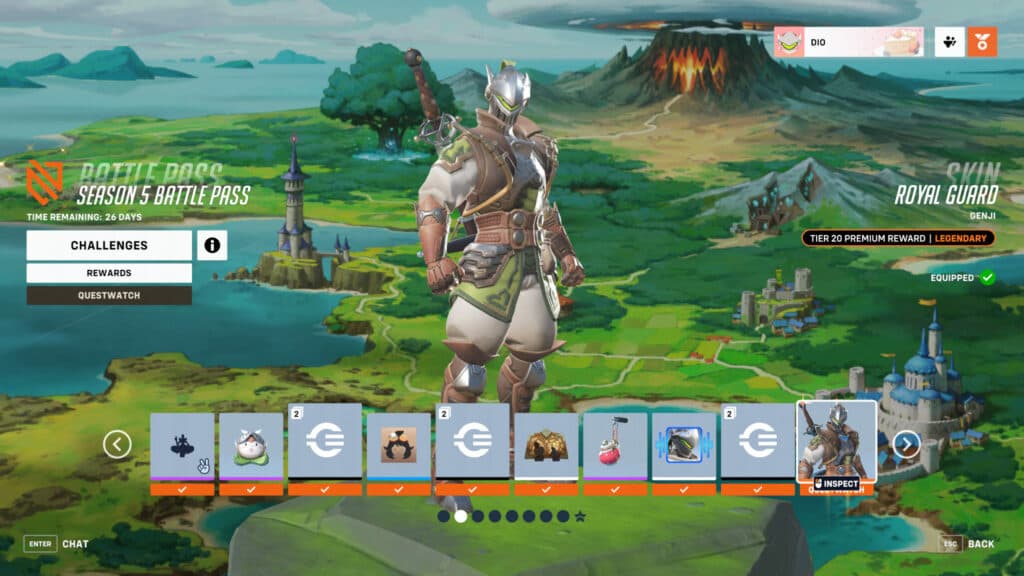The height and width of the screenshot is (576, 1024).
Task: Switch to the Rewards view
Action: tap(109, 273)
